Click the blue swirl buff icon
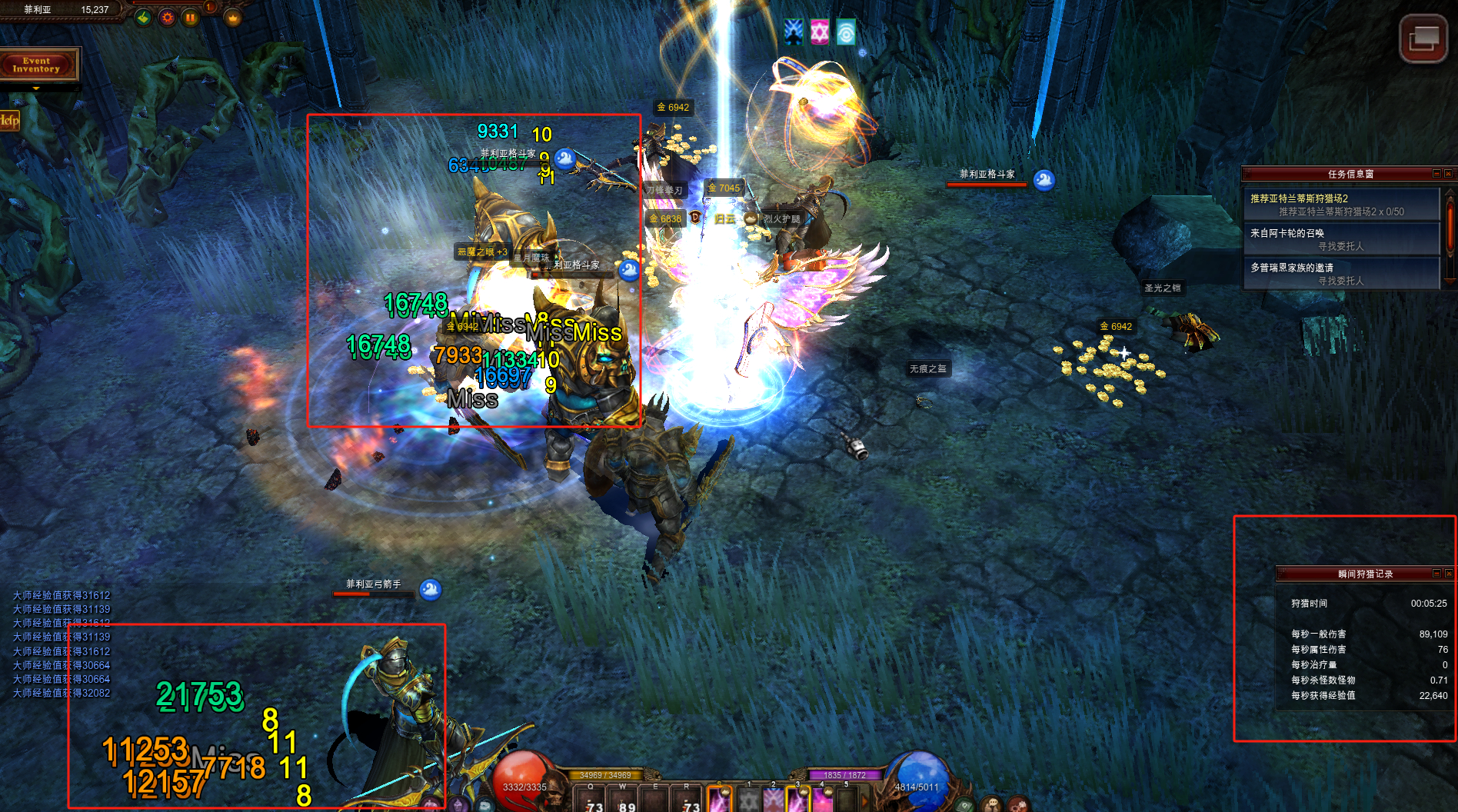Screen dimensions: 1458x812 [x=845, y=32]
